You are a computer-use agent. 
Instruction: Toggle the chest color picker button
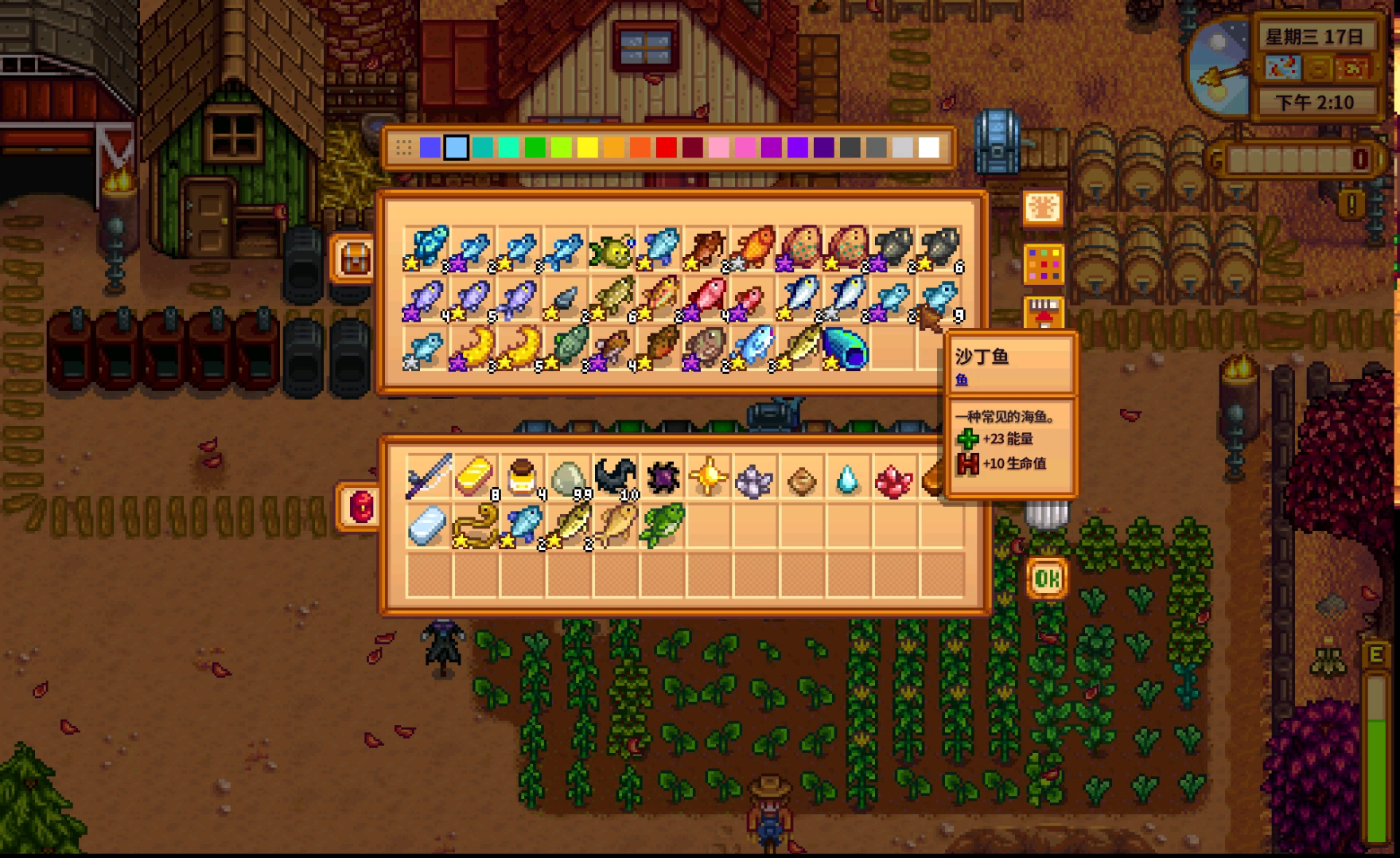tap(1043, 264)
